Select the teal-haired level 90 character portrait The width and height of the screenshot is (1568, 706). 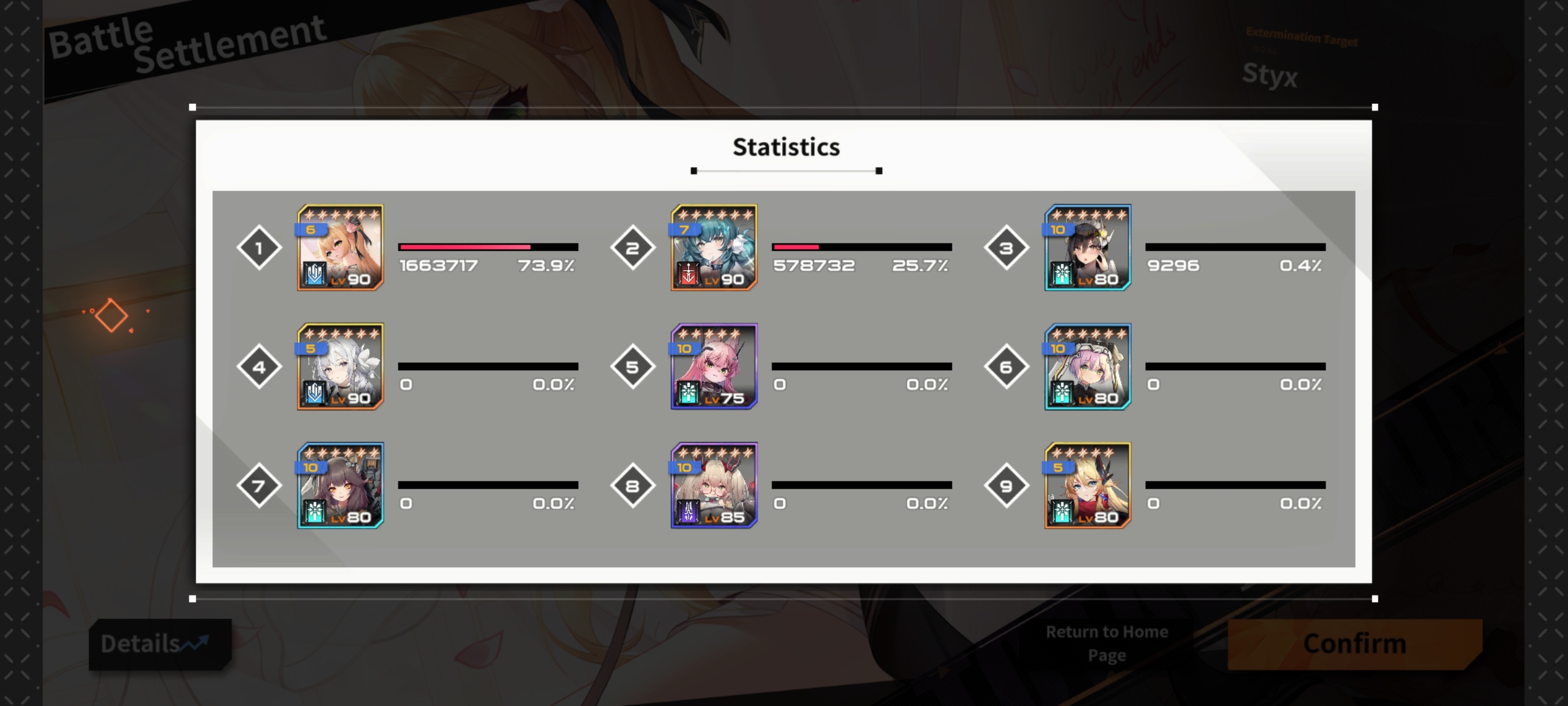click(714, 248)
